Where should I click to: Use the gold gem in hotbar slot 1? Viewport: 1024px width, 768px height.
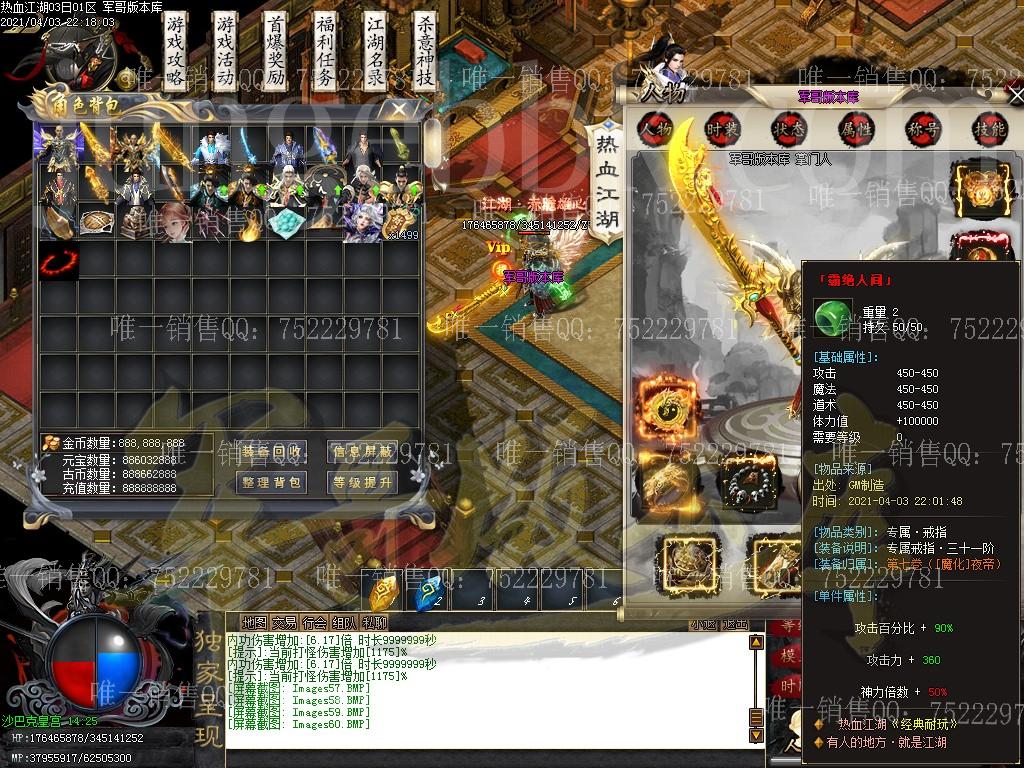pos(384,594)
